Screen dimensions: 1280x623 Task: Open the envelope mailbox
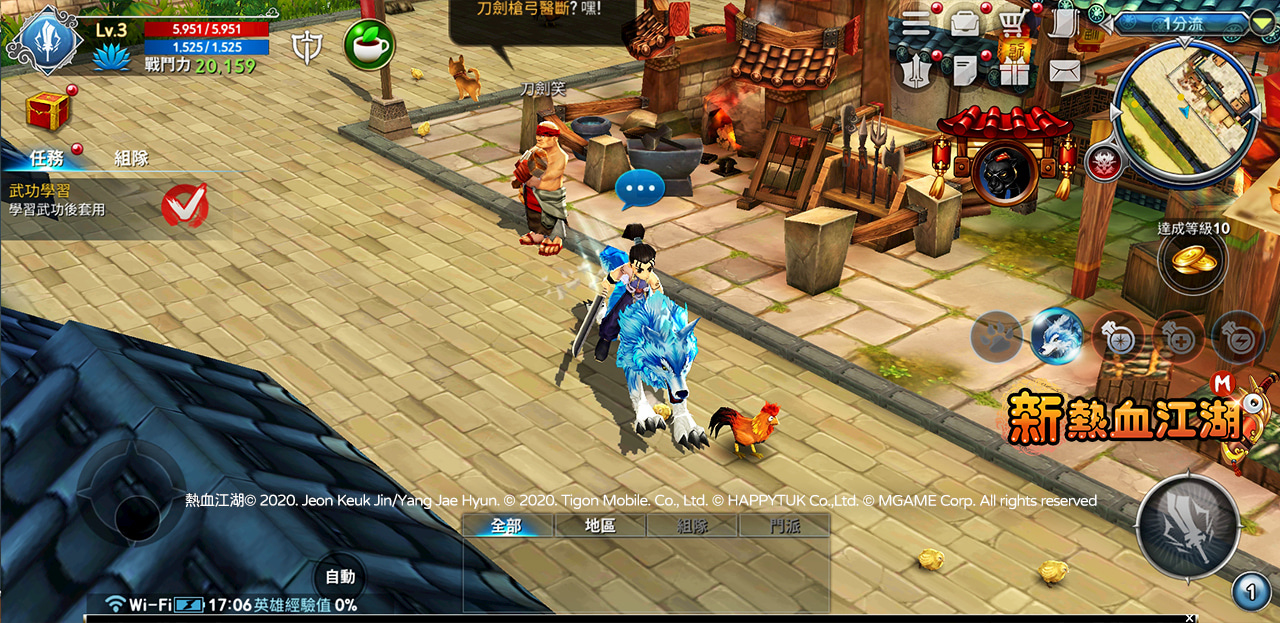[1064, 71]
